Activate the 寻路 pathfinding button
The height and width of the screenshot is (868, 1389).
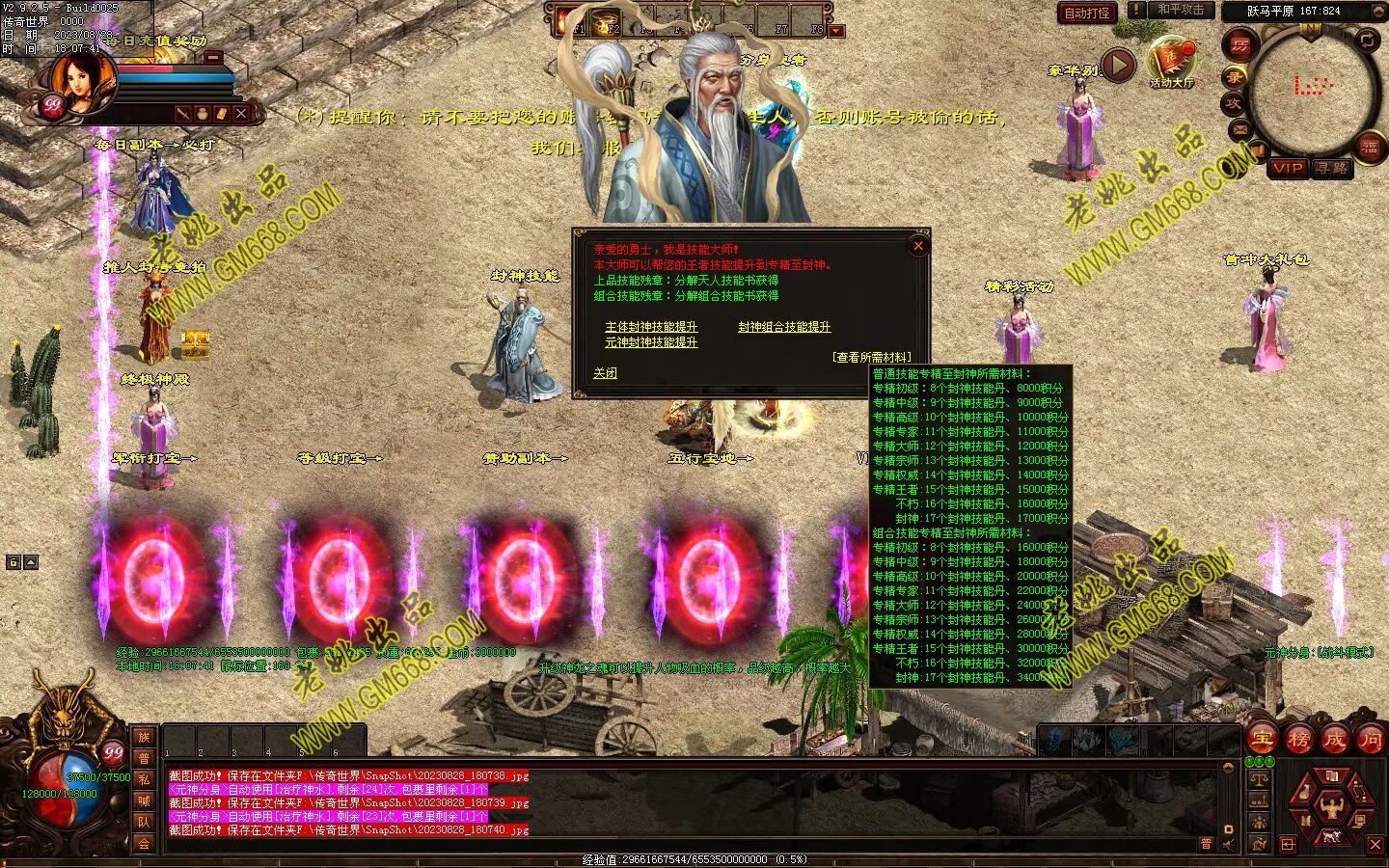(x=1332, y=168)
